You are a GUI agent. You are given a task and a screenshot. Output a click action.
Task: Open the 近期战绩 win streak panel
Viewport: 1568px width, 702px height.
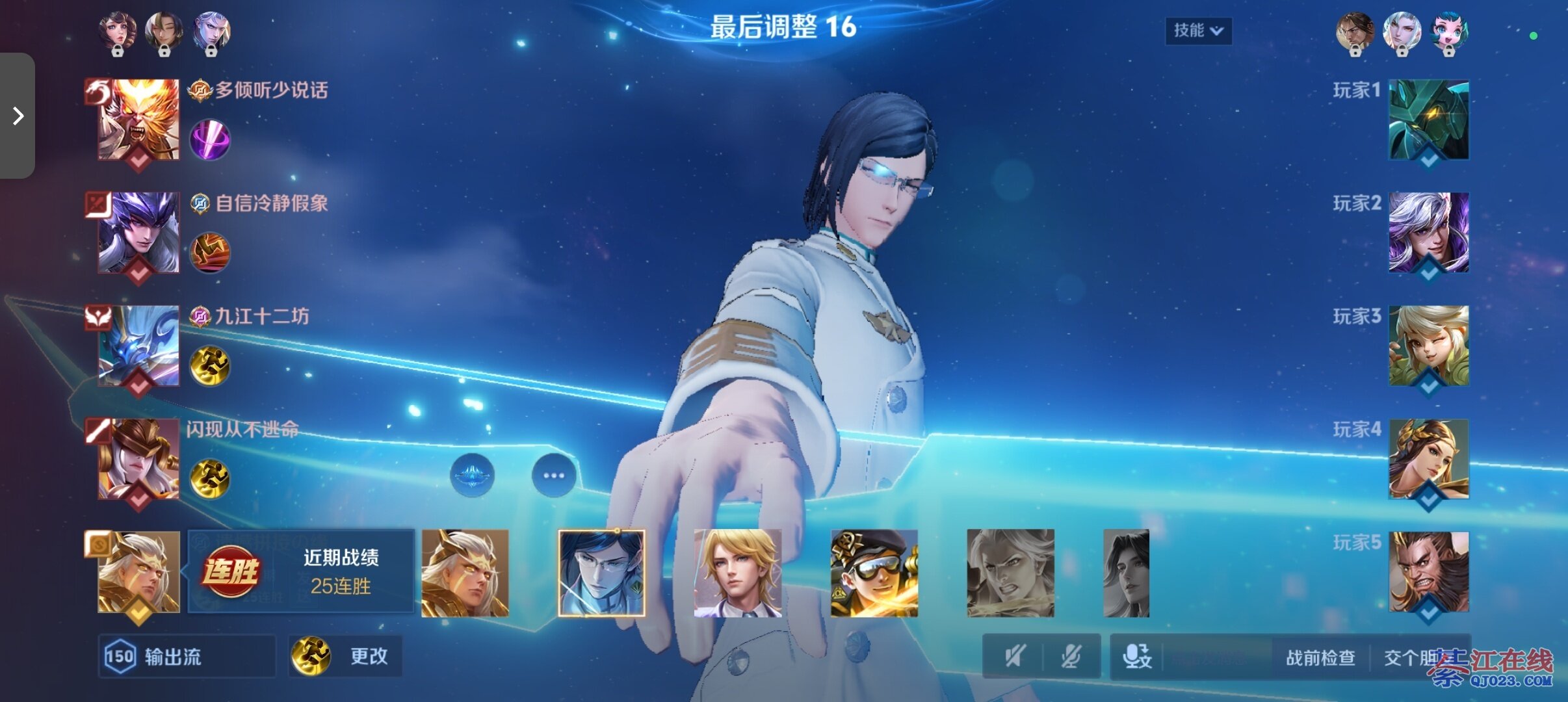(301, 571)
